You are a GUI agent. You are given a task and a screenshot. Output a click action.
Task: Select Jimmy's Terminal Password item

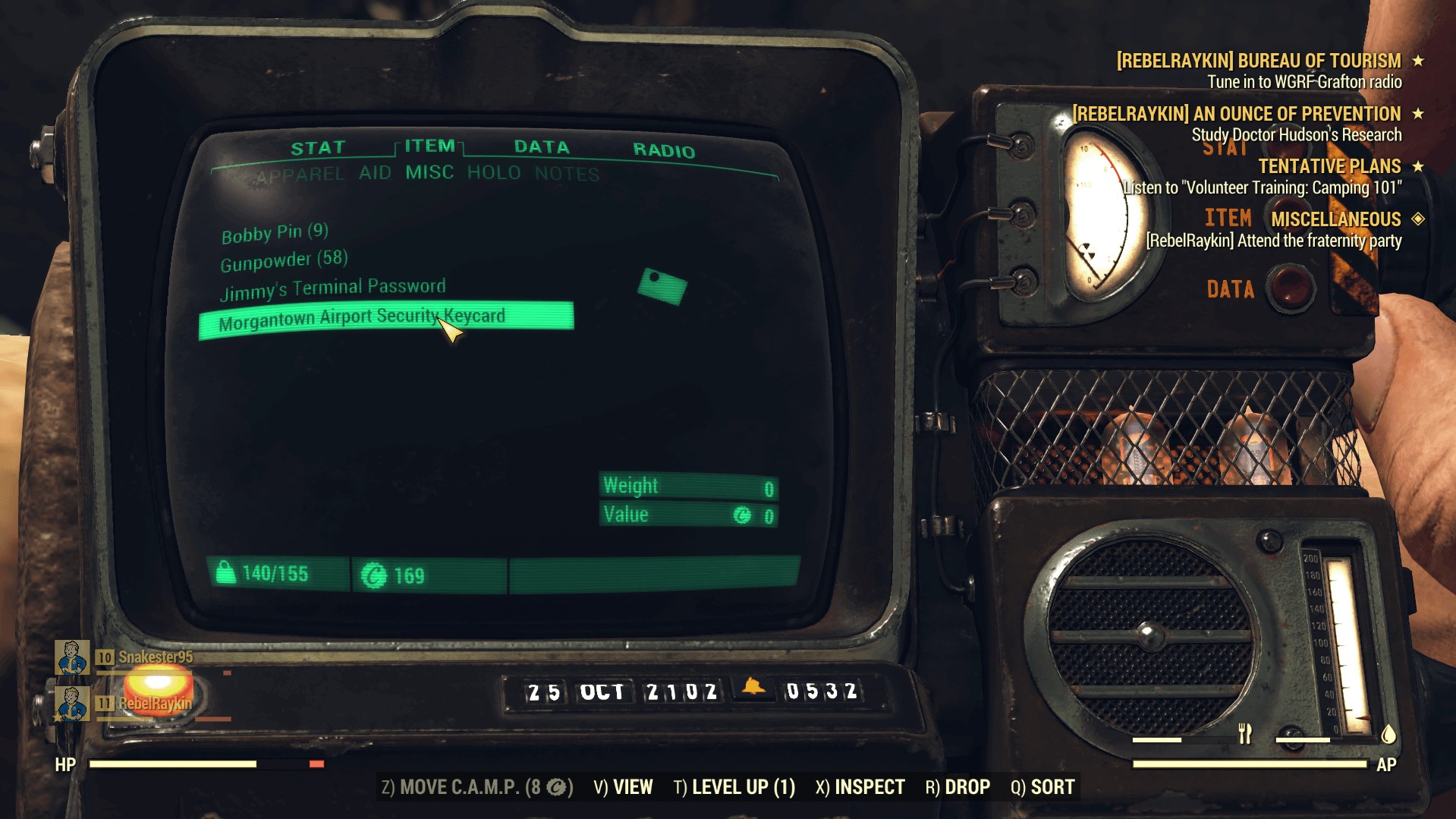tap(332, 288)
